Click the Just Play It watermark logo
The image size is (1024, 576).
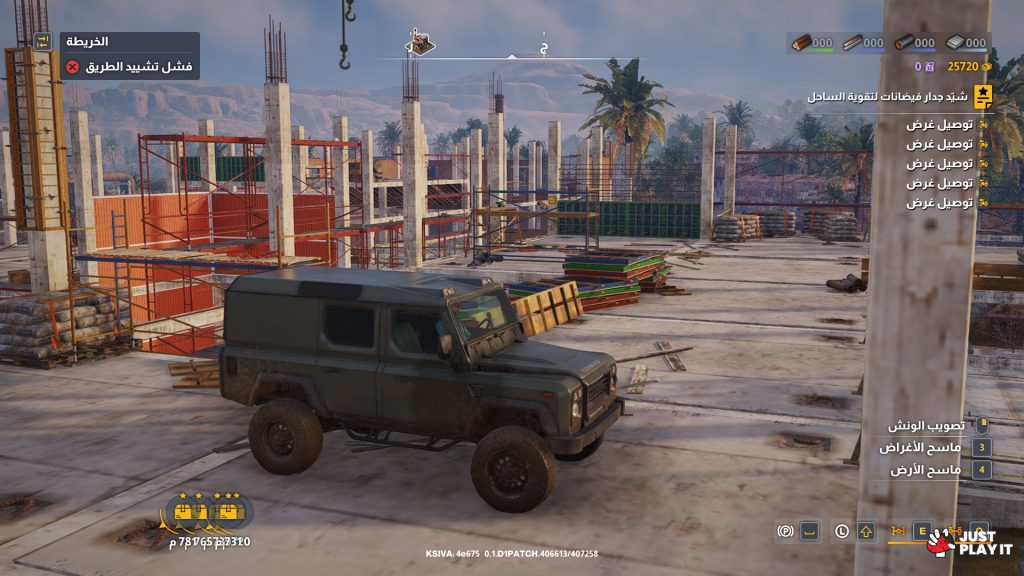(x=970, y=542)
